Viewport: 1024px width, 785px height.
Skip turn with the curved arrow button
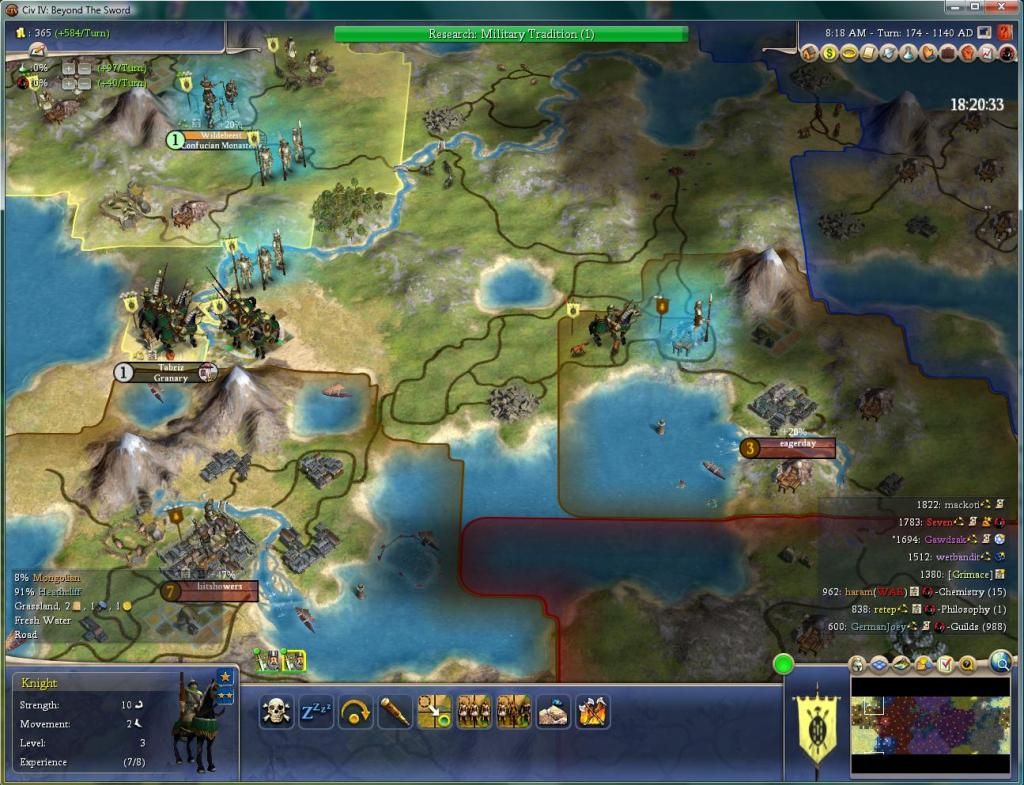355,712
